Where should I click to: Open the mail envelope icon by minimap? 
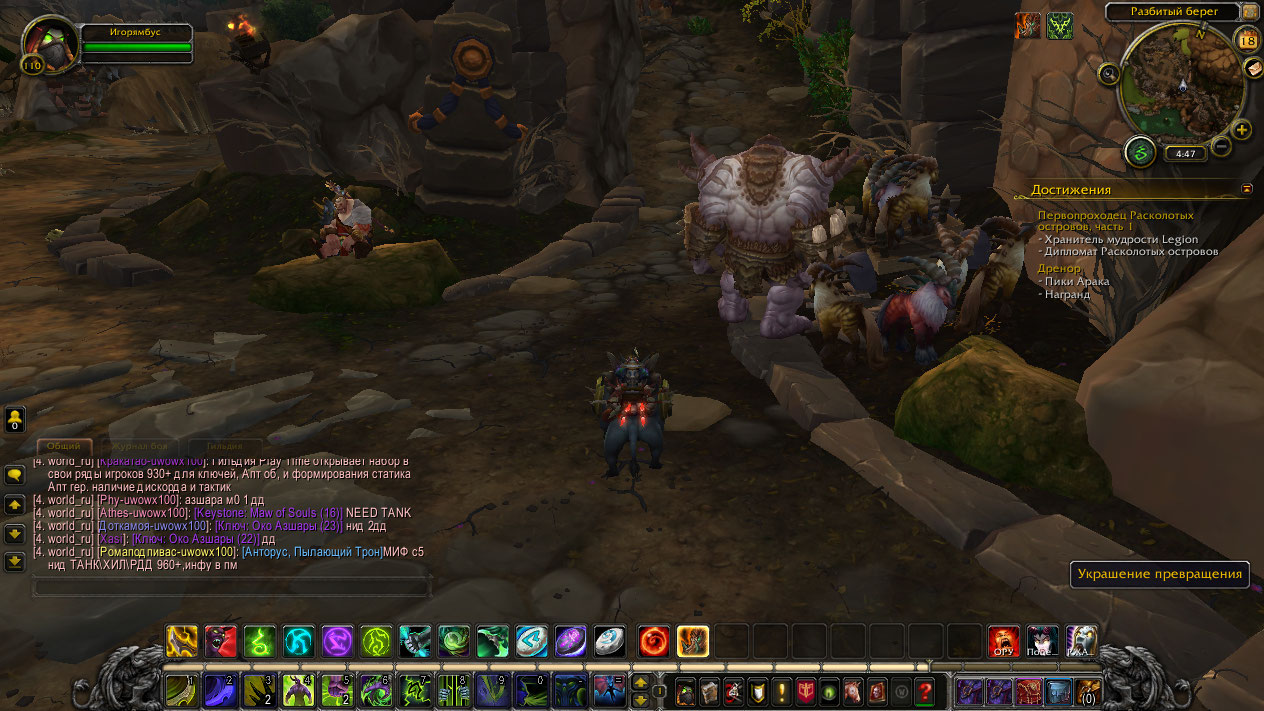[1252, 67]
